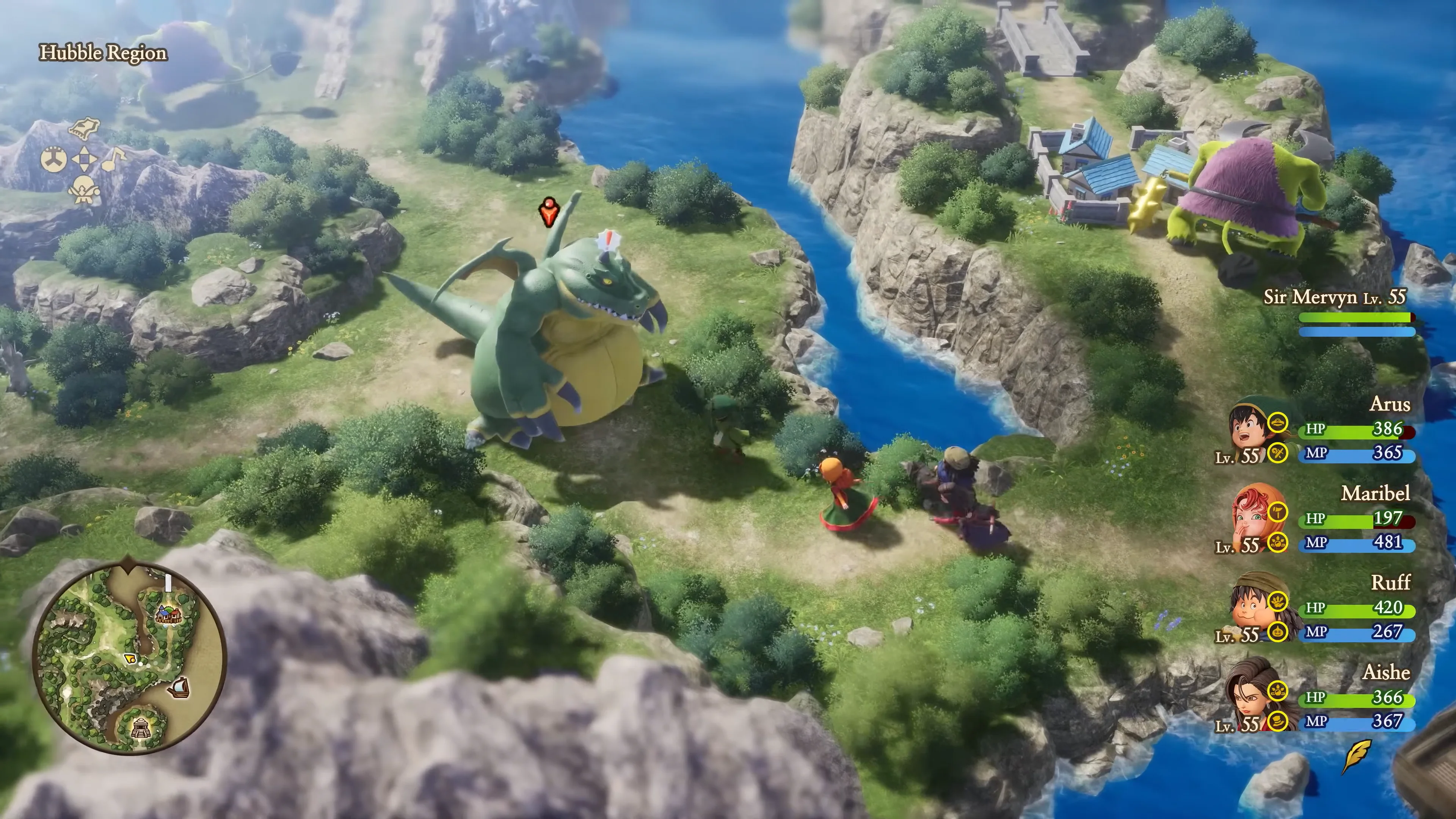Activate the music note shortcut icon
1456x819 pixels.
click(115, 158)
